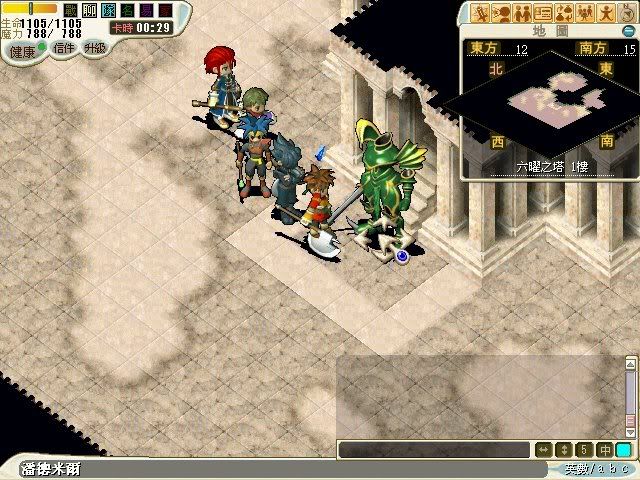Open the 健康 health status tab

point(22,49)
